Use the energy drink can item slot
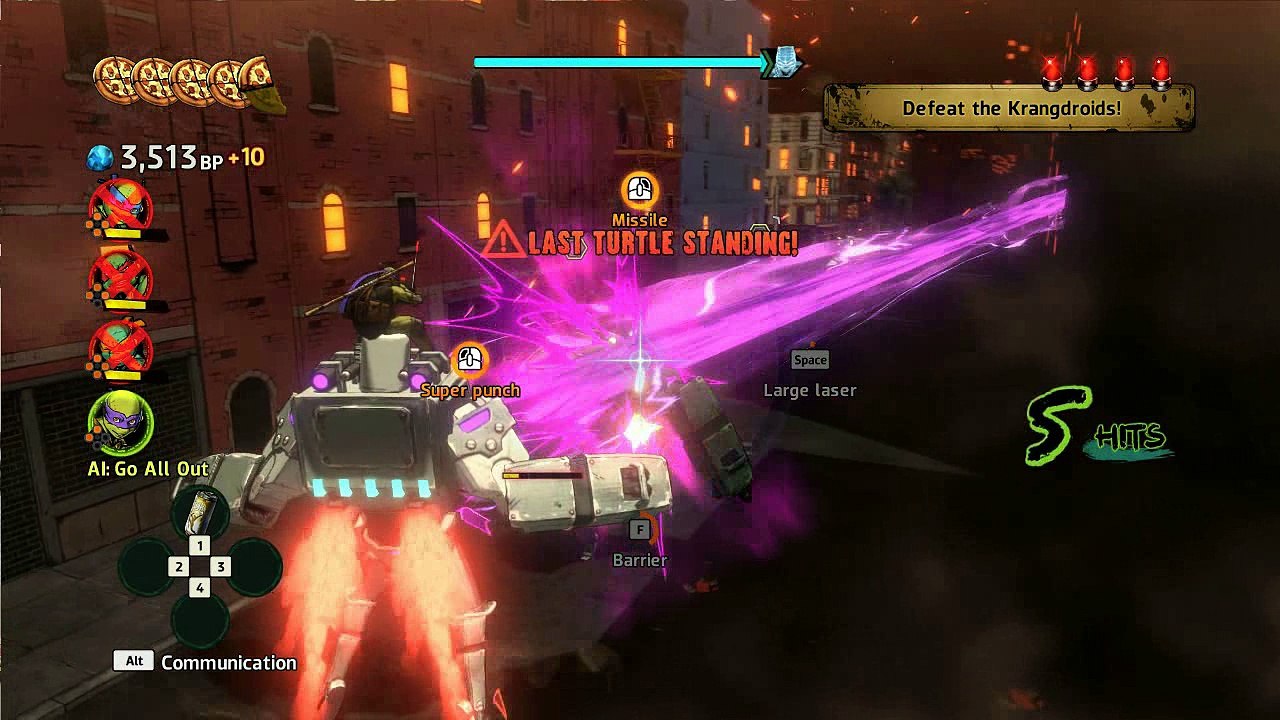Image resolution: width=1280 pixels, height=720 pixels. click(200, 510)
